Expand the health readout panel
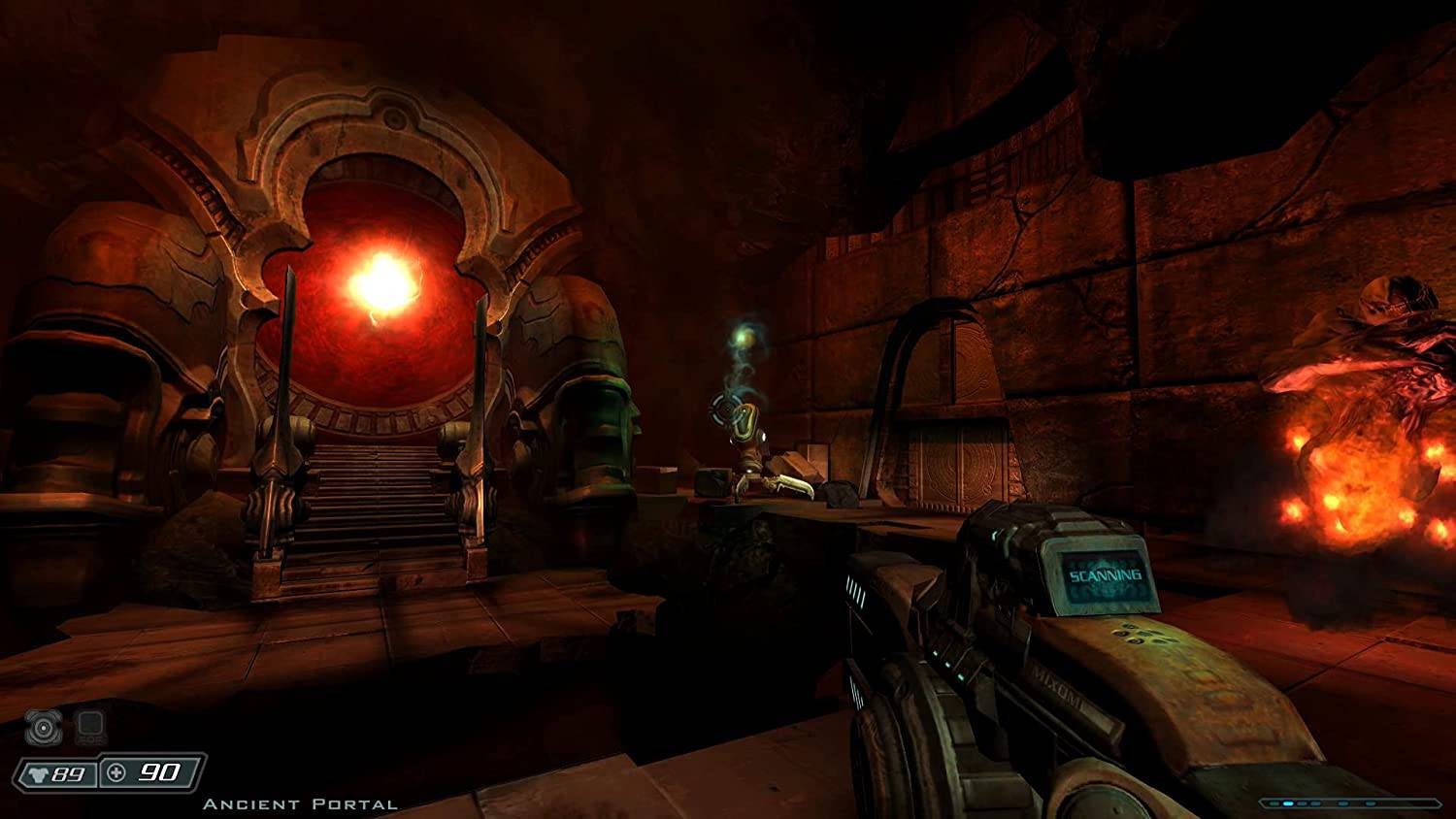The image size is (1456, 819). [146, 772]
